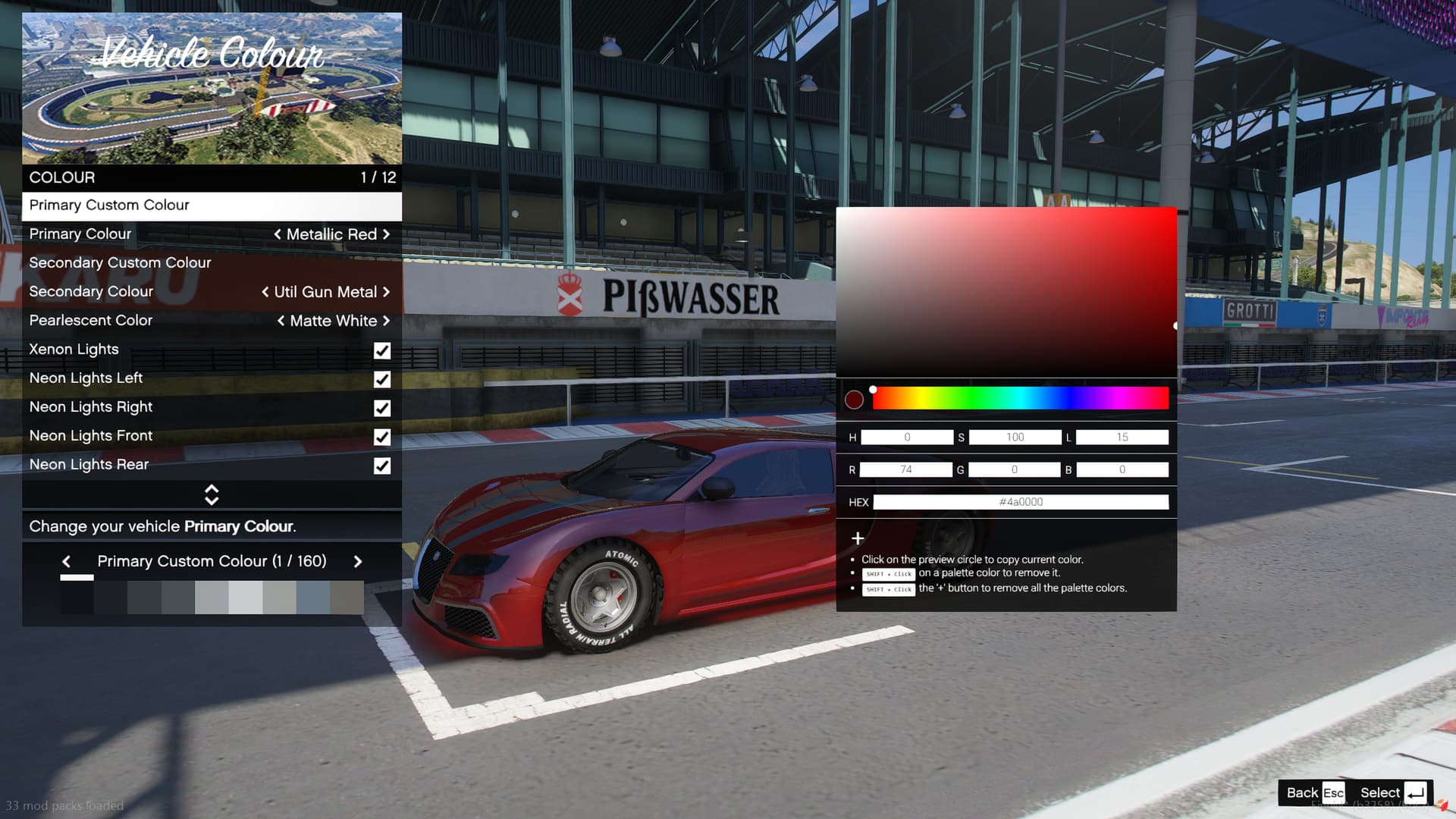Select the Primary Colour menu option

point(80,234)
